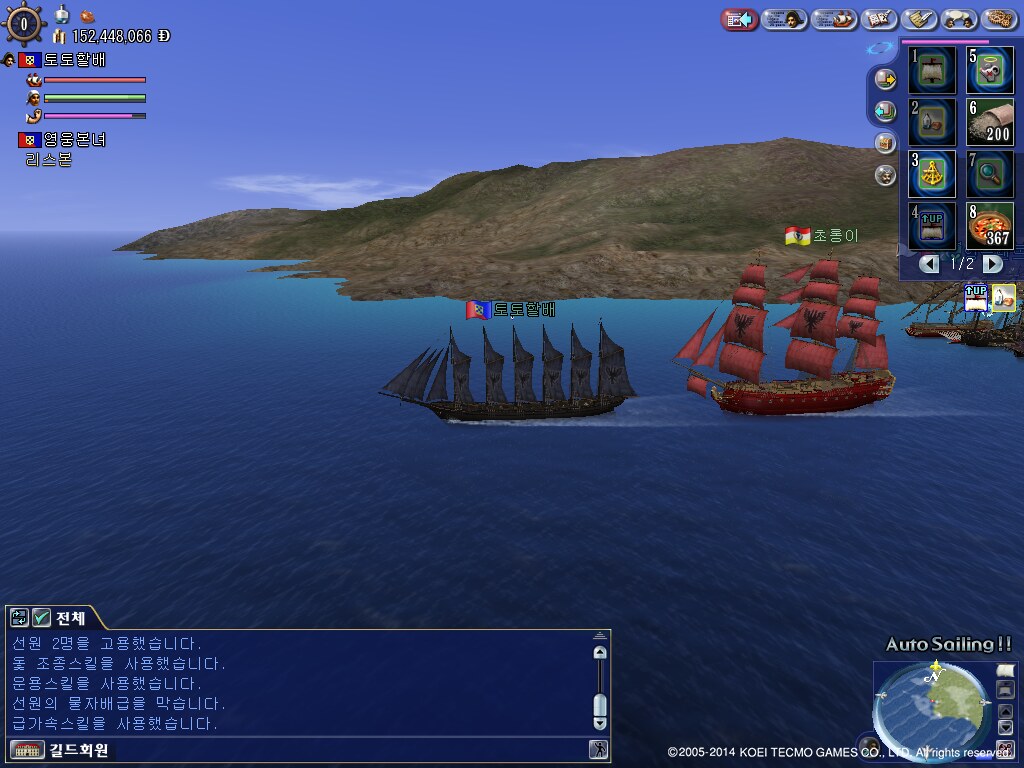This screenshot has height=768, width=1024.
Task: Use the golden sextant skill in slot 3
Action: click(x=933, y=174)
